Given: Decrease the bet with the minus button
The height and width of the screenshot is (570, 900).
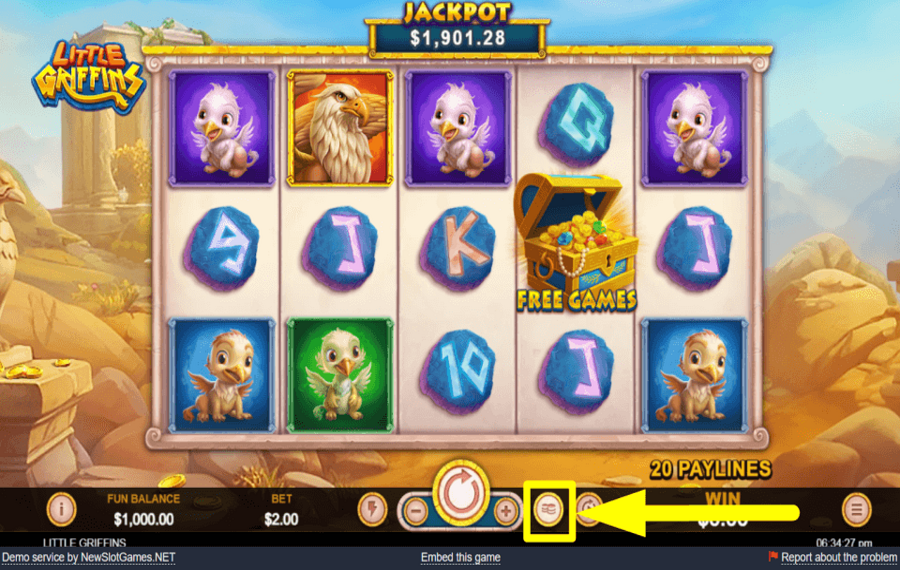Looking at the screenshot, I should (417, 512).
